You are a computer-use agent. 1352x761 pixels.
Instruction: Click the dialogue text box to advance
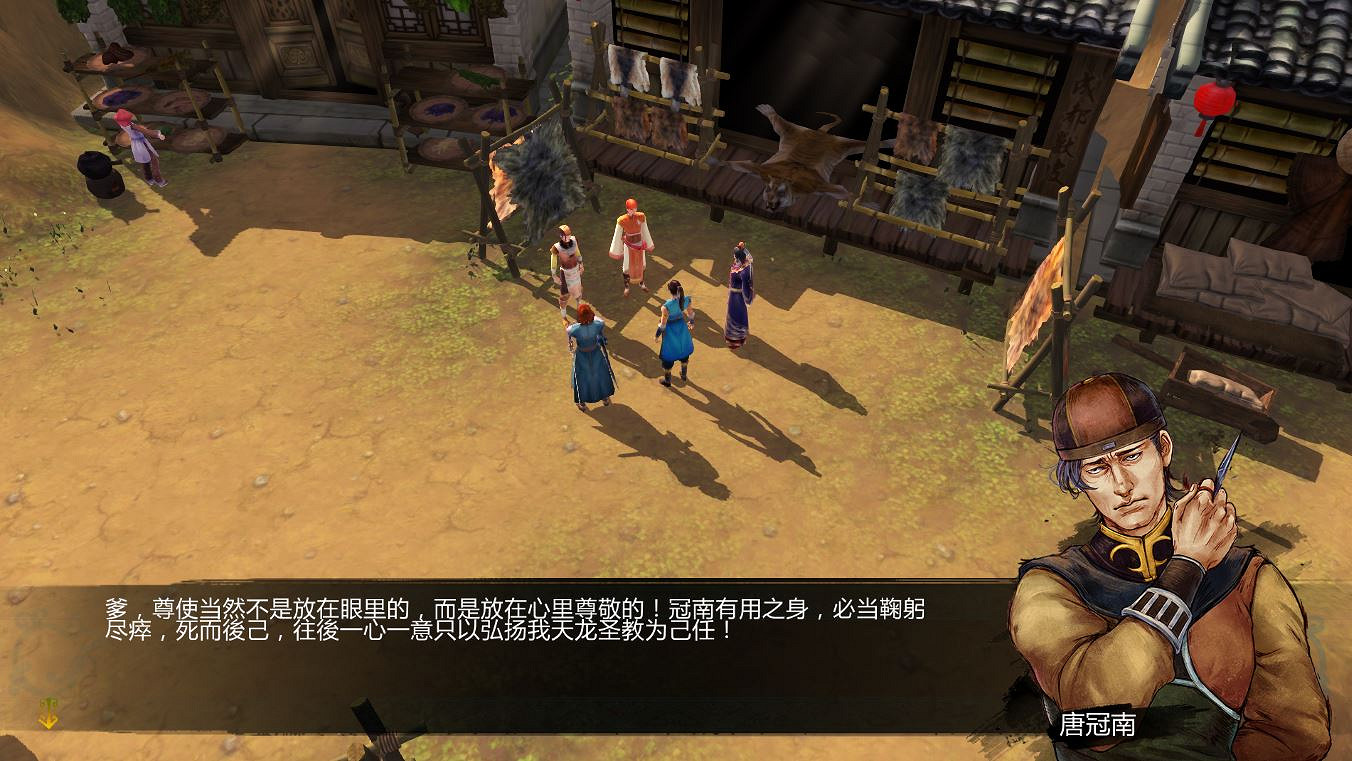(x=500, y=620)
